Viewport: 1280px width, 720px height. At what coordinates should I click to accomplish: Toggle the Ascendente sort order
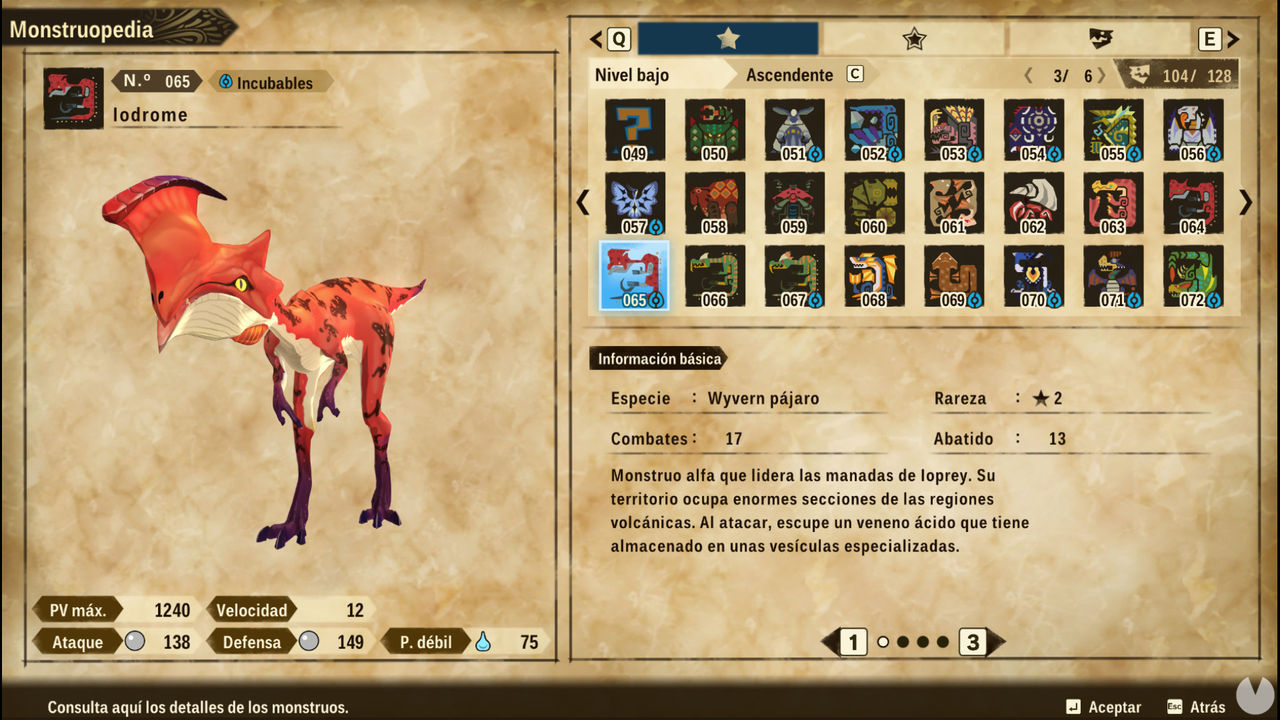pos(789,74)
